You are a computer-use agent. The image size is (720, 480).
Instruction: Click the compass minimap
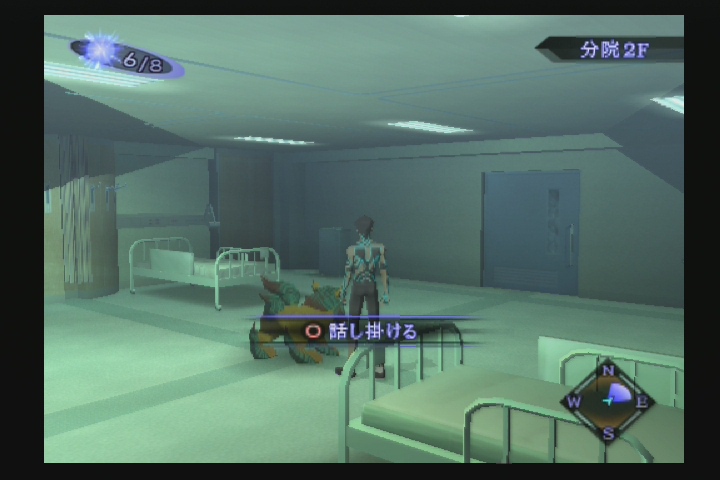tap(608, 400)
